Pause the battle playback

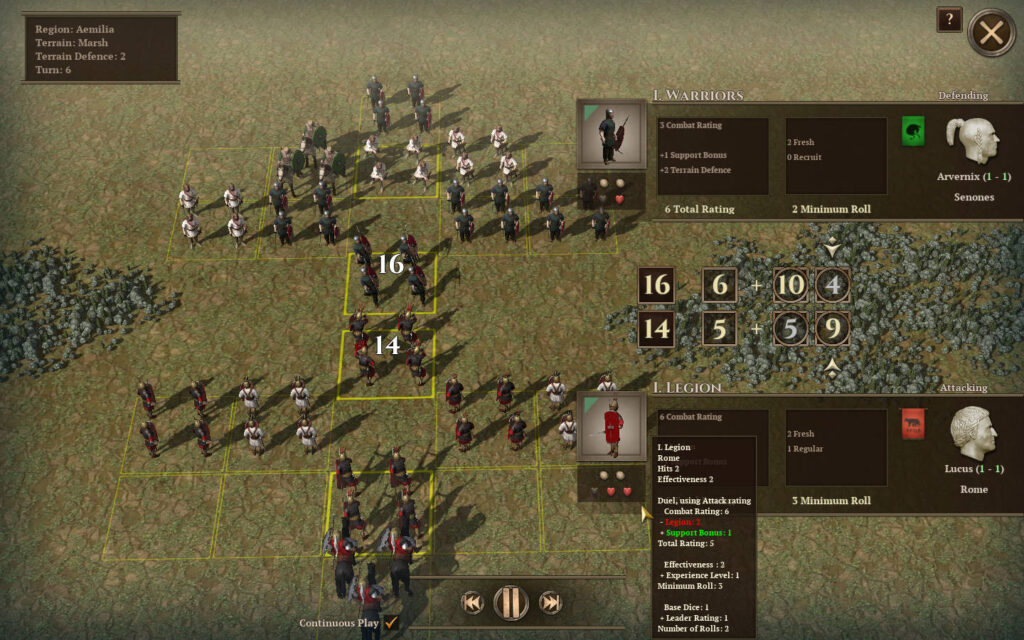coord(510,602)
